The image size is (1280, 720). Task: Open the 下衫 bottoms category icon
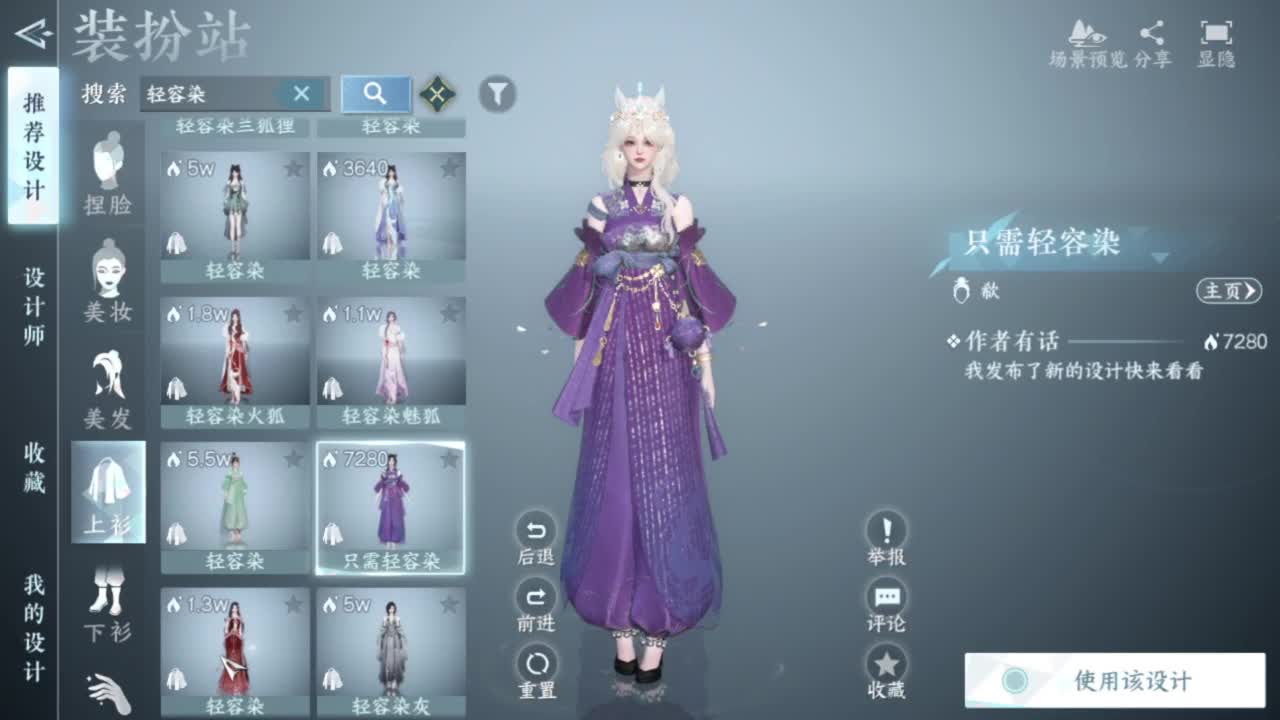pos(109,595)
